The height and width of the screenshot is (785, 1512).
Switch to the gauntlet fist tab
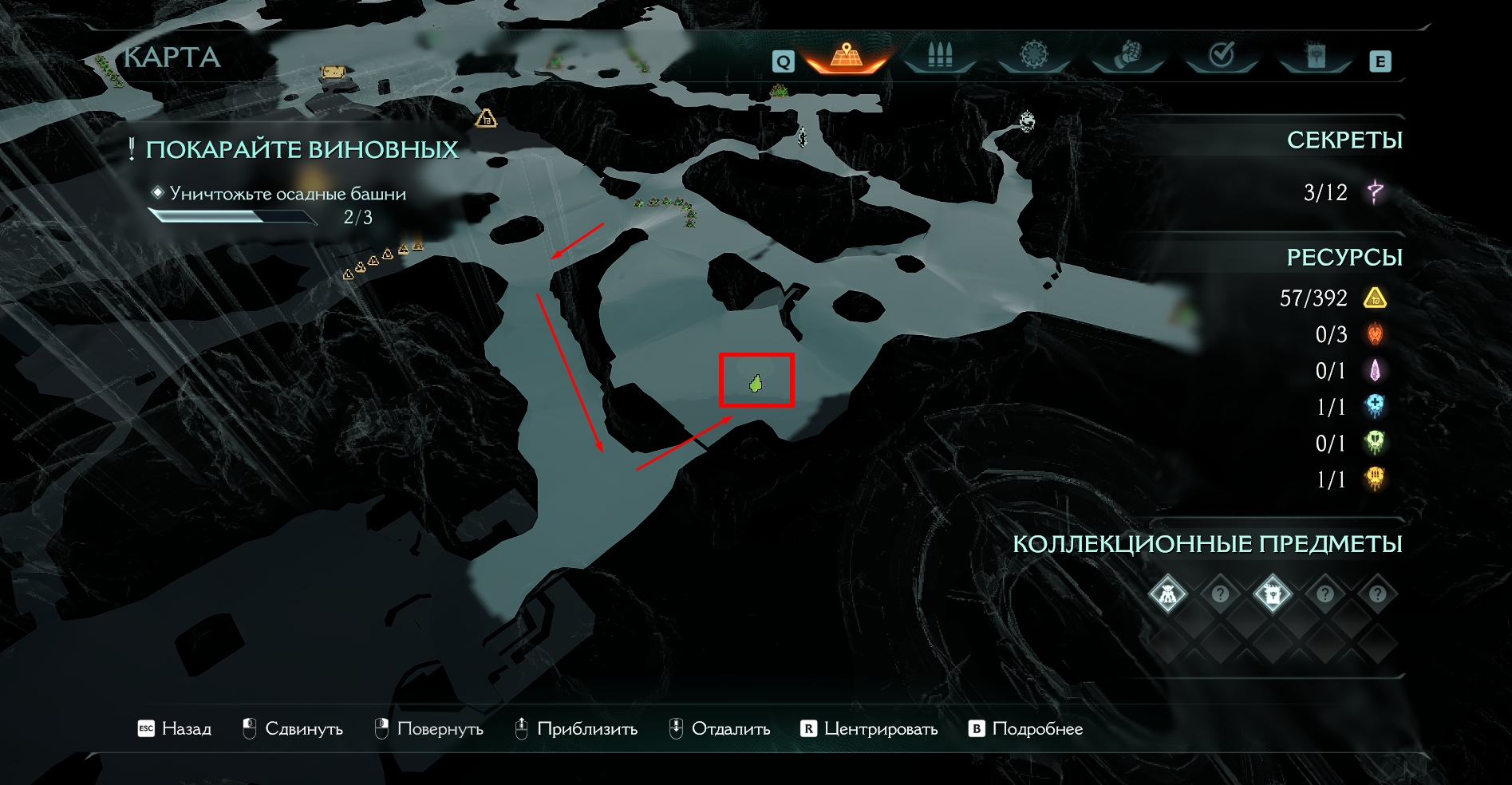pos(1127,56)
